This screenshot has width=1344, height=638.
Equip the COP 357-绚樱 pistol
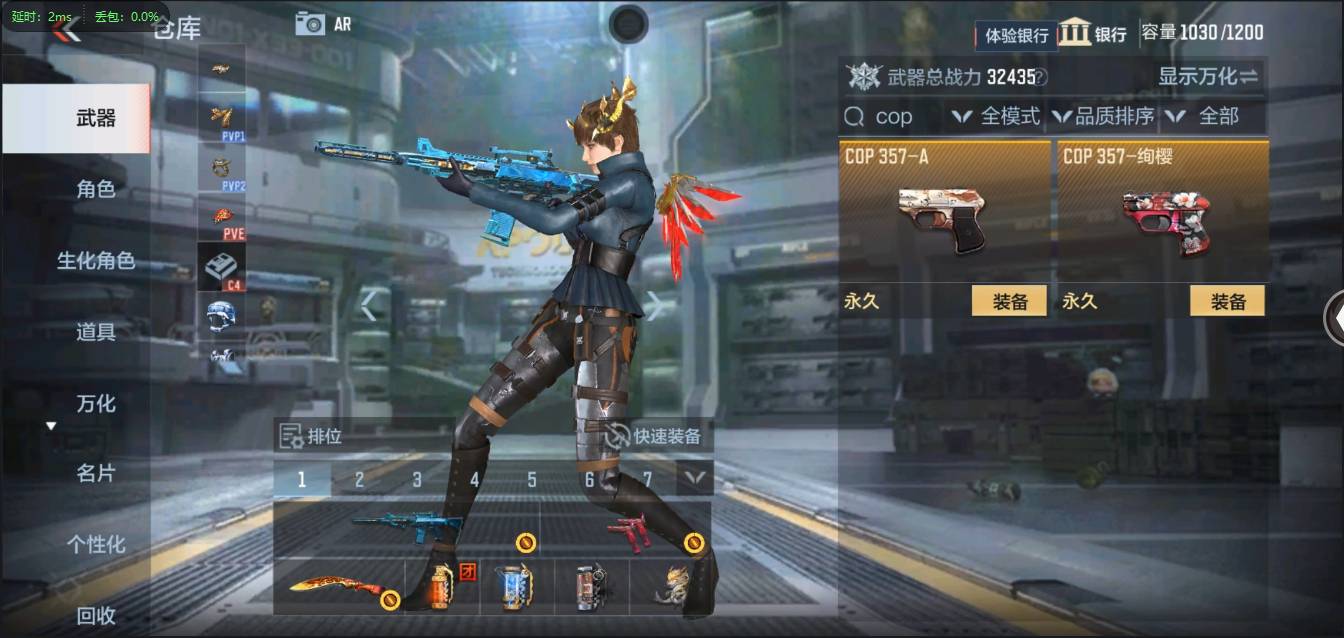(x=1227, y=301)
